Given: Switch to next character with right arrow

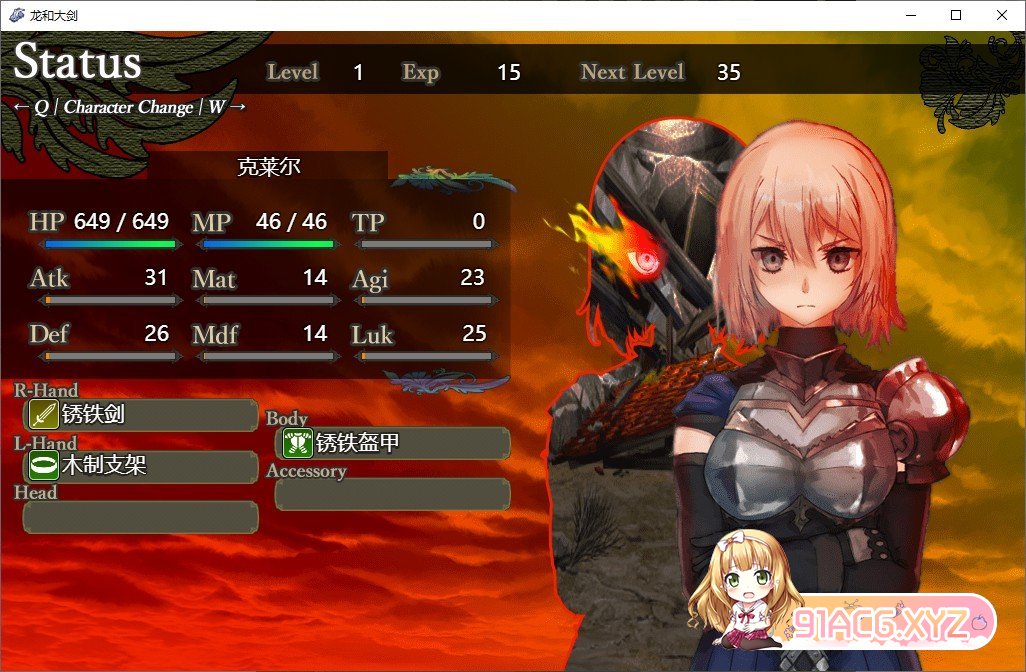Looking at the screenshot, I should 238,107.
